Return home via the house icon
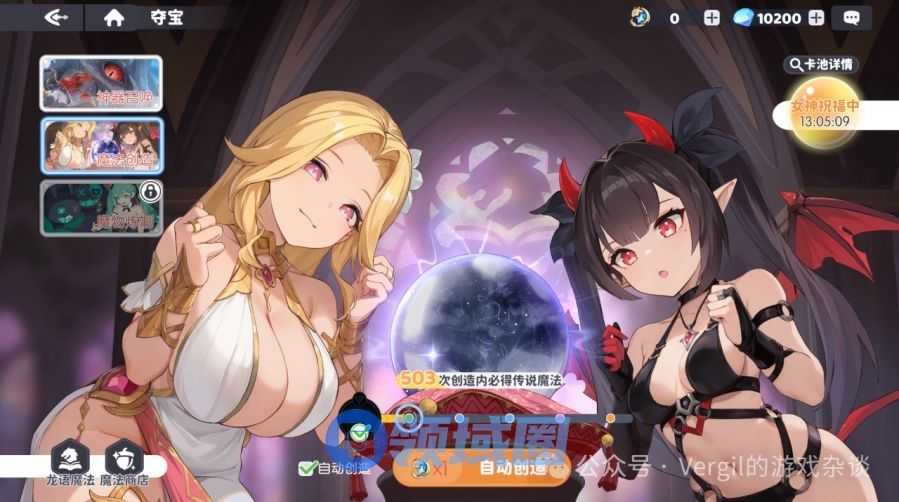 click(x=114, y=17)
